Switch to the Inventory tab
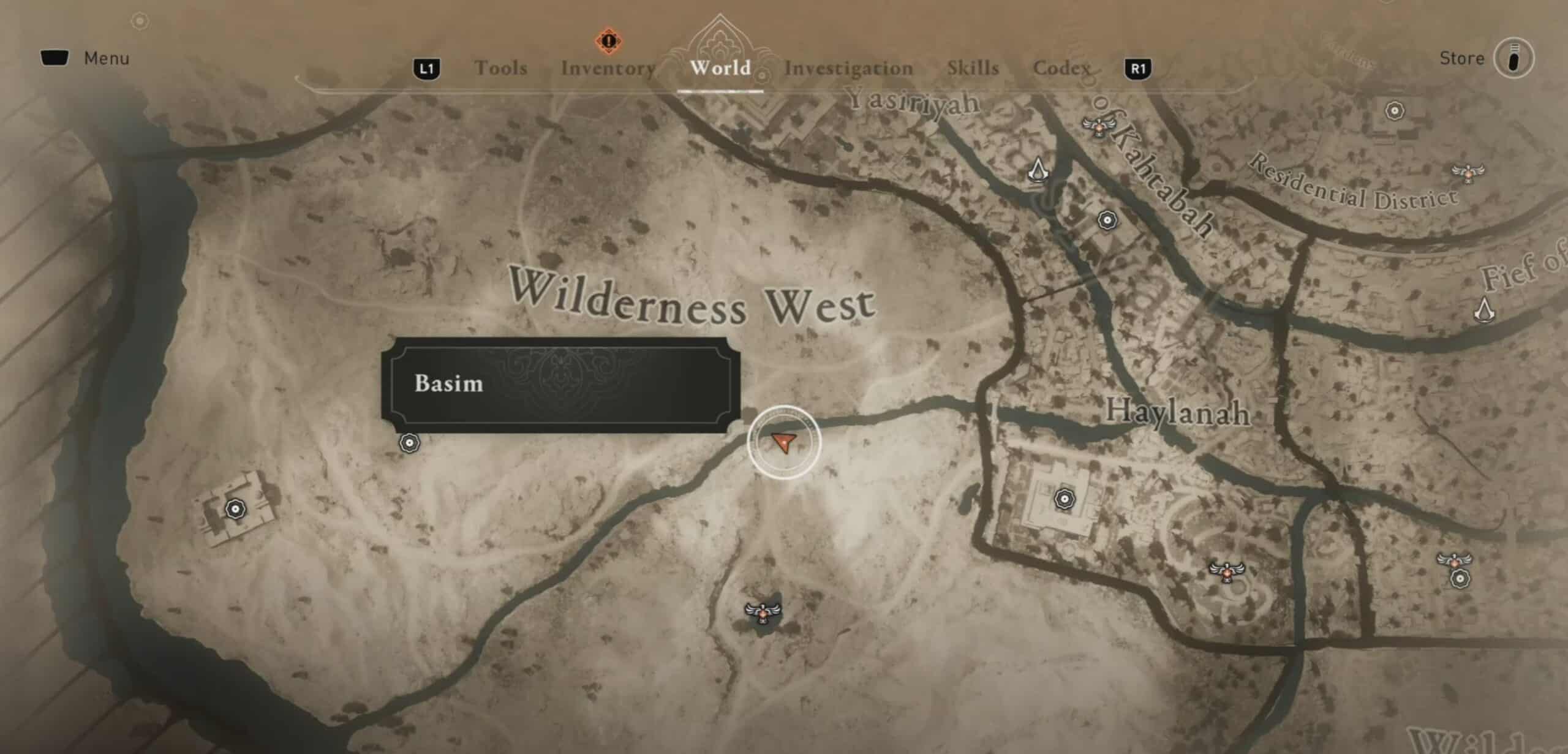The image size is (1568, 754). tap(608, 69)
